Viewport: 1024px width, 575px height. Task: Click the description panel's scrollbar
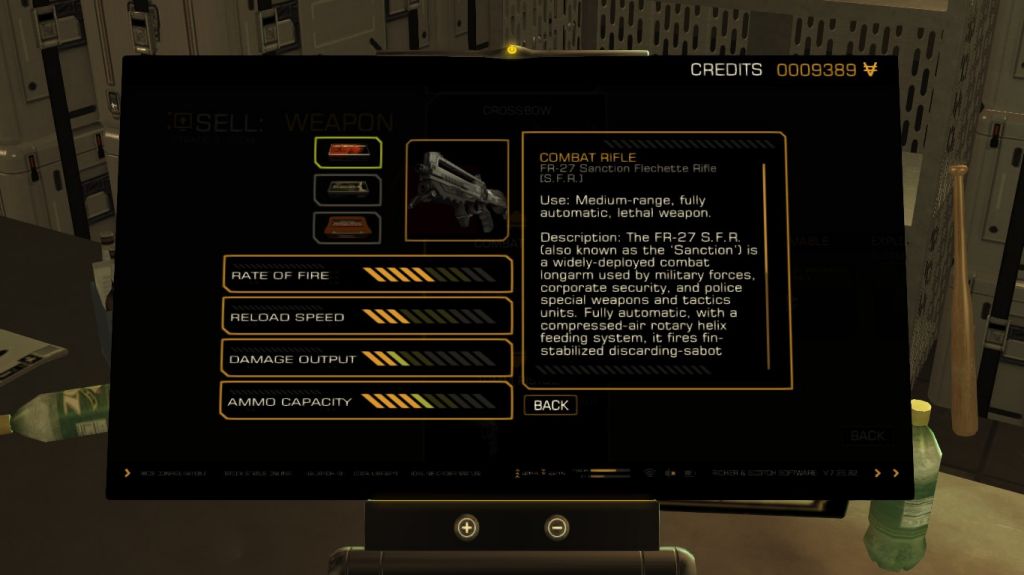[766, 265]
